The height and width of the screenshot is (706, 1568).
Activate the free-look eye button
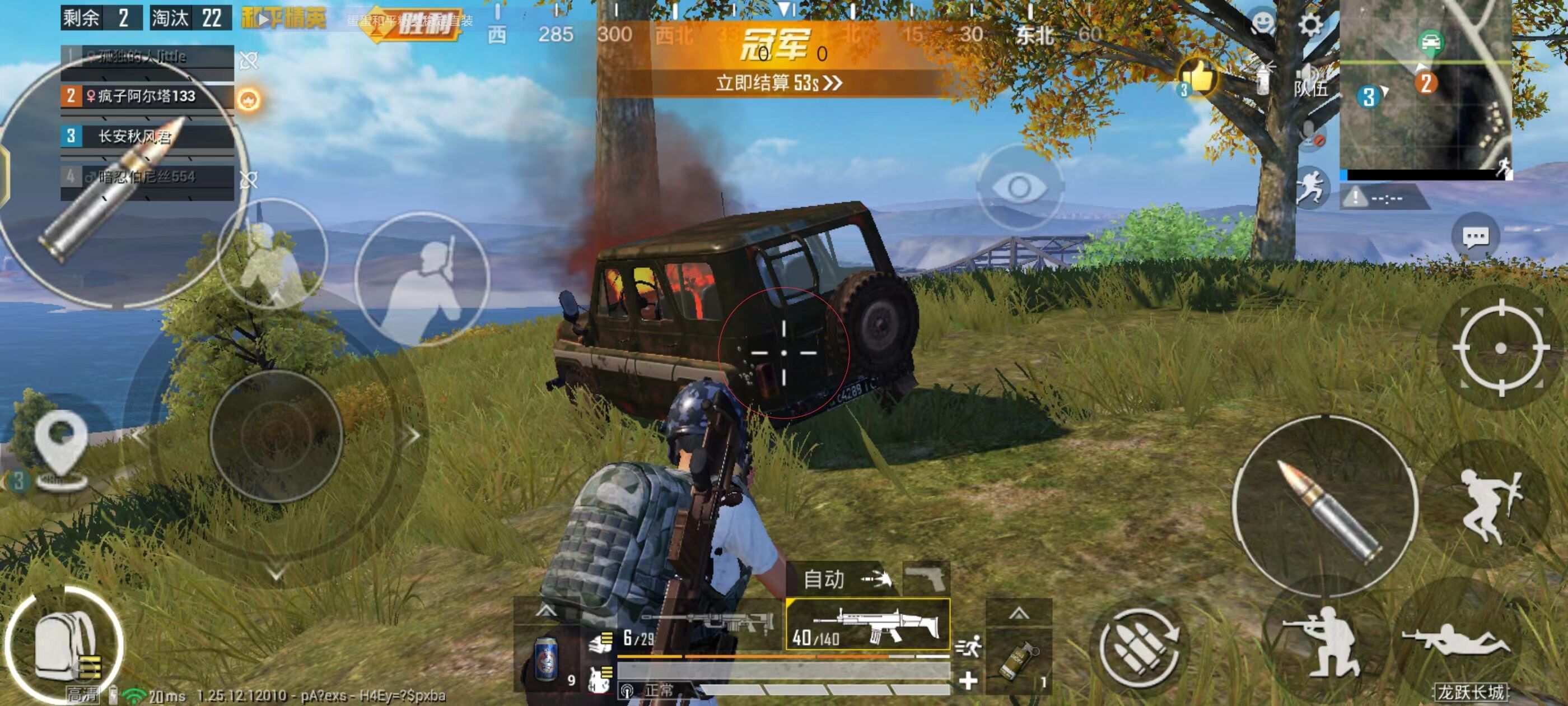point(1019,187)
